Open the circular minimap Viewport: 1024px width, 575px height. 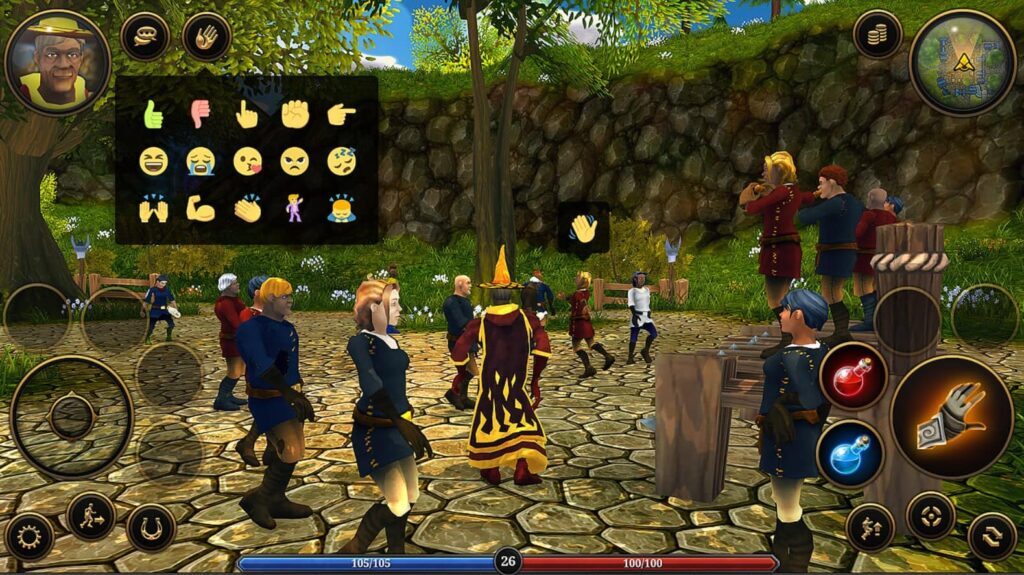point(962,62)
